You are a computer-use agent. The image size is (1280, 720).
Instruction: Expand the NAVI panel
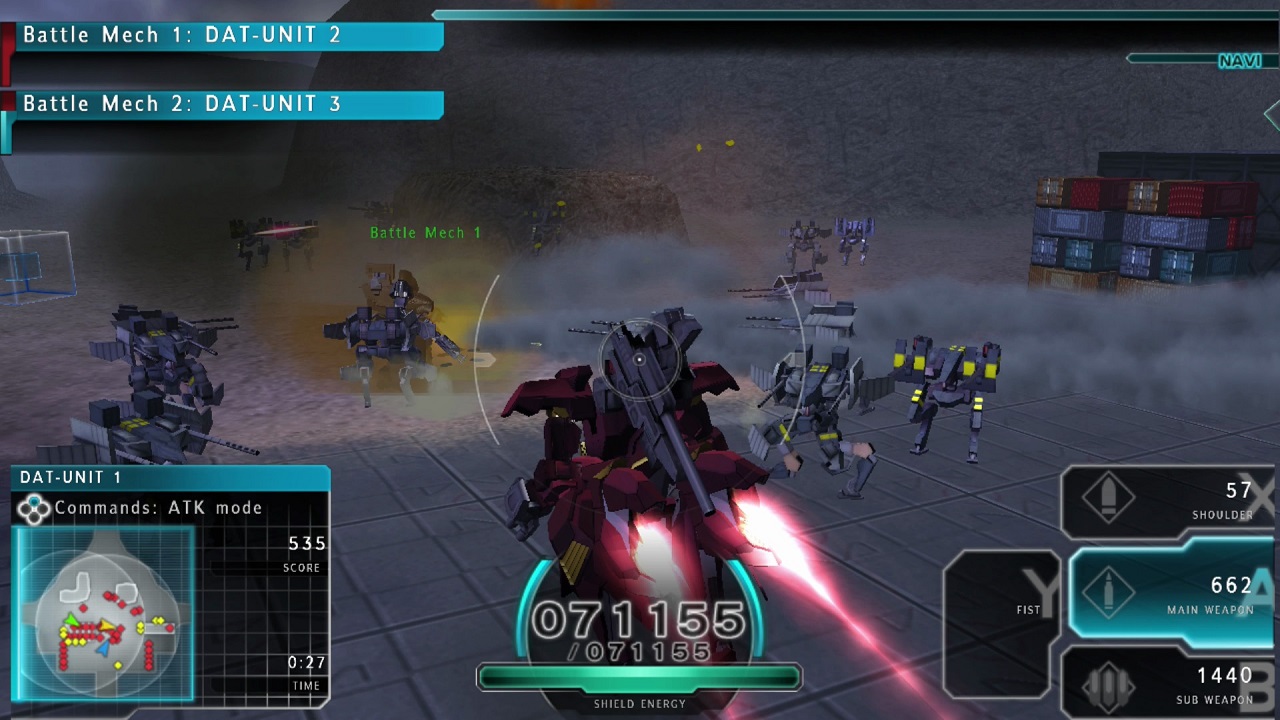(1240, 62)
